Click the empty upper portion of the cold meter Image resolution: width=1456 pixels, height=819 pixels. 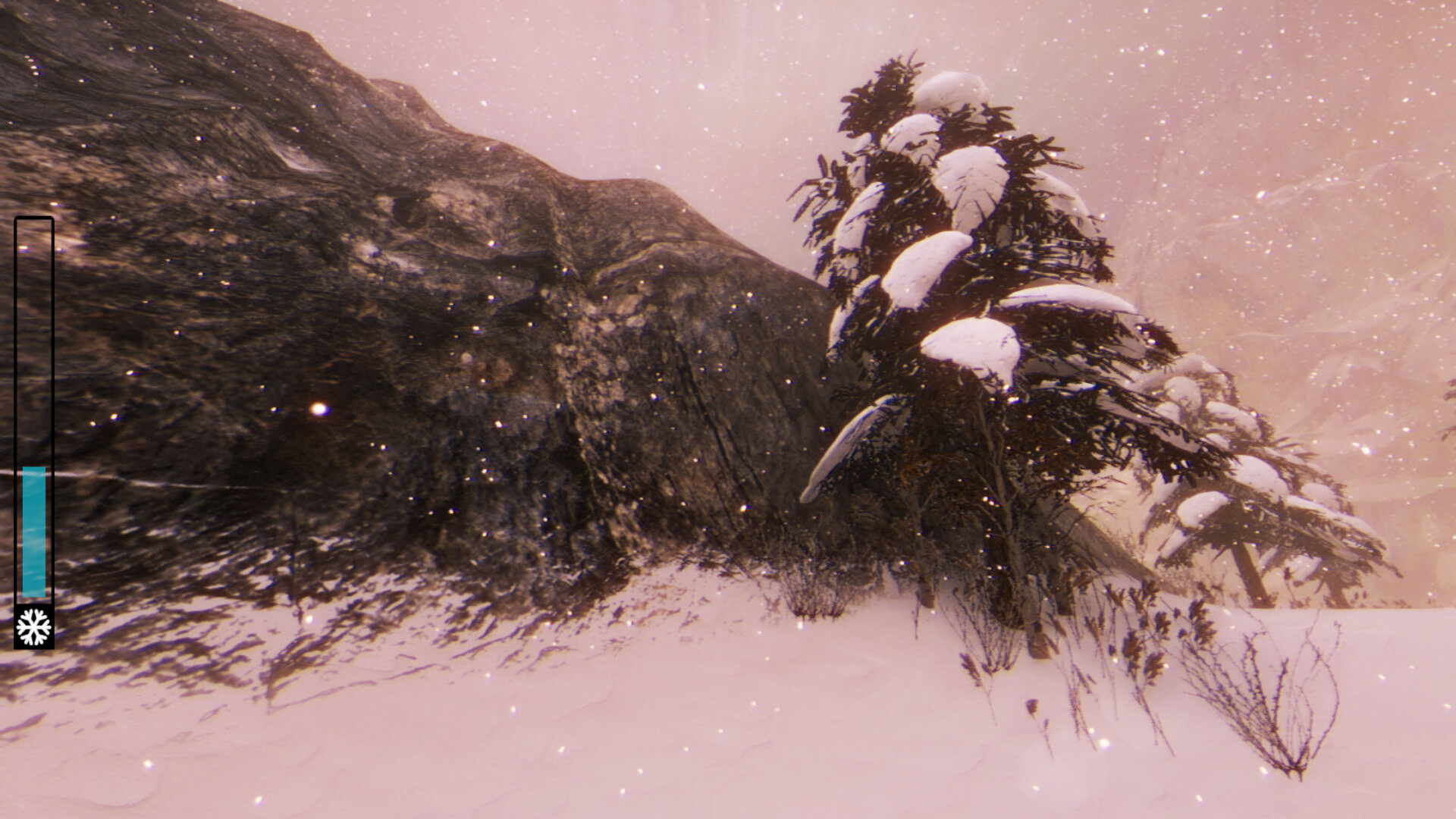click(34, 341)
